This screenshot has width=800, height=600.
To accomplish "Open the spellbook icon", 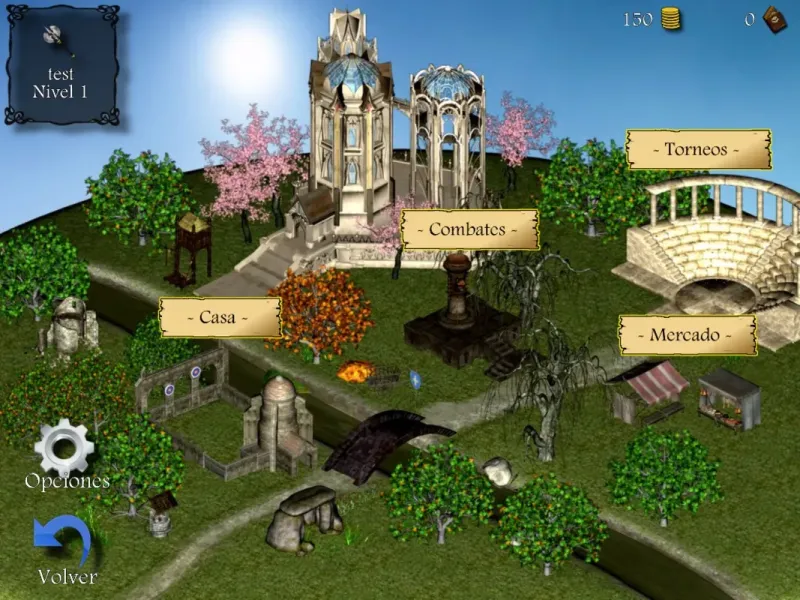I will point(774,19).
